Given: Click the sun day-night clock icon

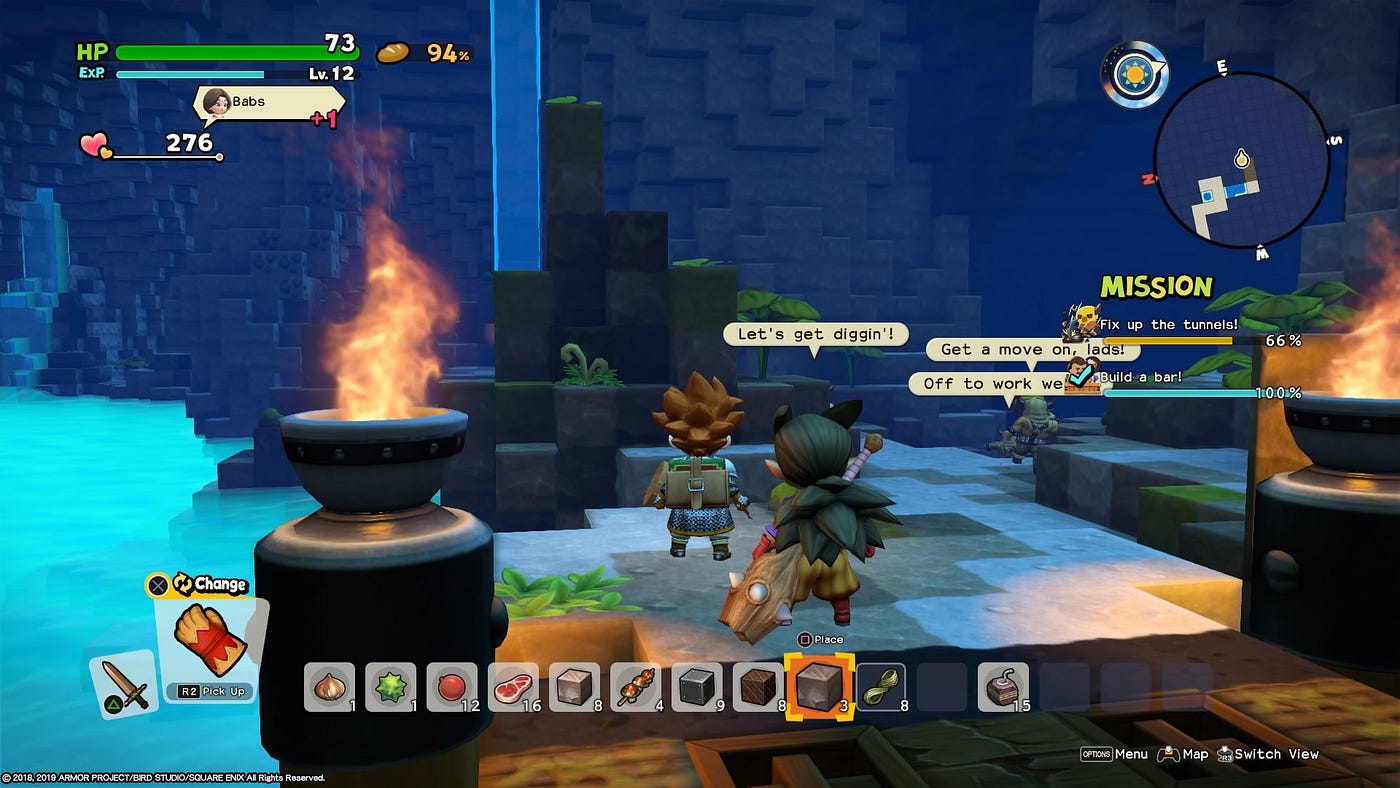Looking at the screenshot, I should tap(1135, 75).
